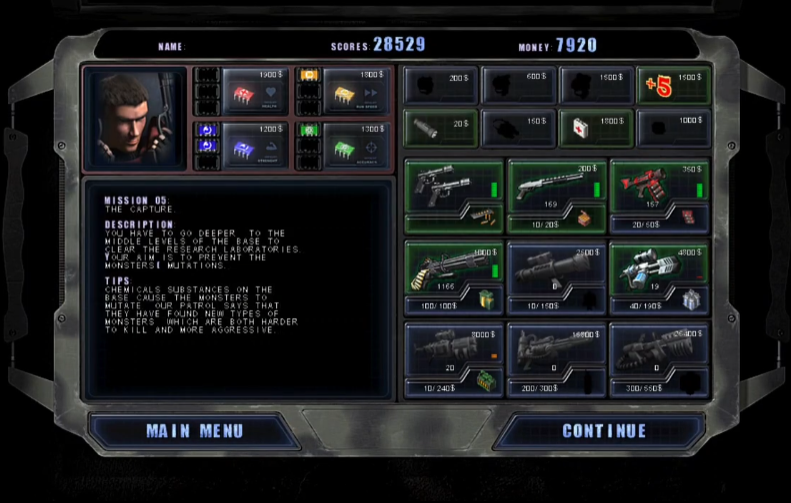Select the freeze ray weapon slot
This screenshot has width=791, height=503.
[x=659, y=266]
